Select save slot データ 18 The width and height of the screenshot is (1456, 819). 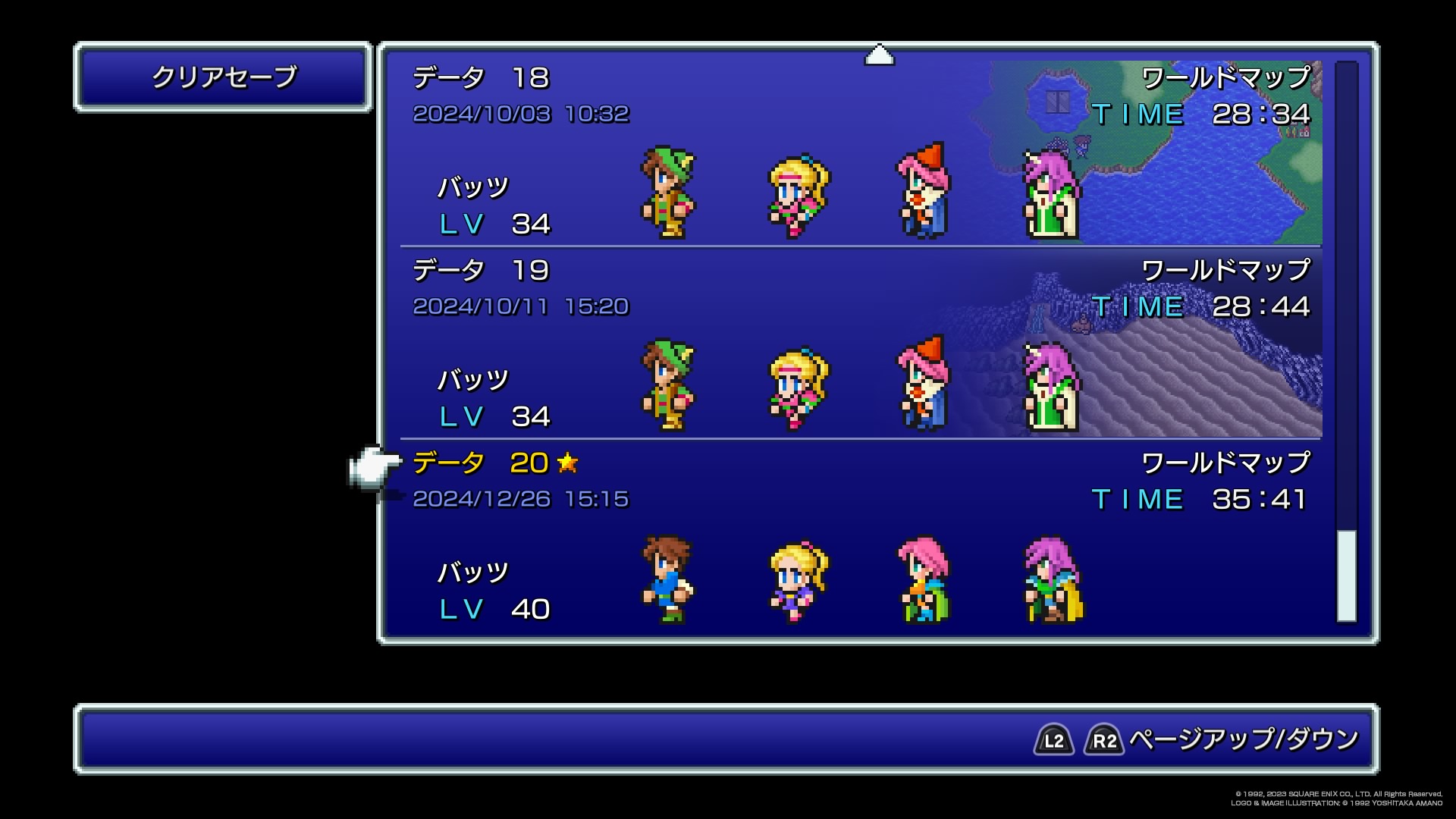[x=860, y=152]
